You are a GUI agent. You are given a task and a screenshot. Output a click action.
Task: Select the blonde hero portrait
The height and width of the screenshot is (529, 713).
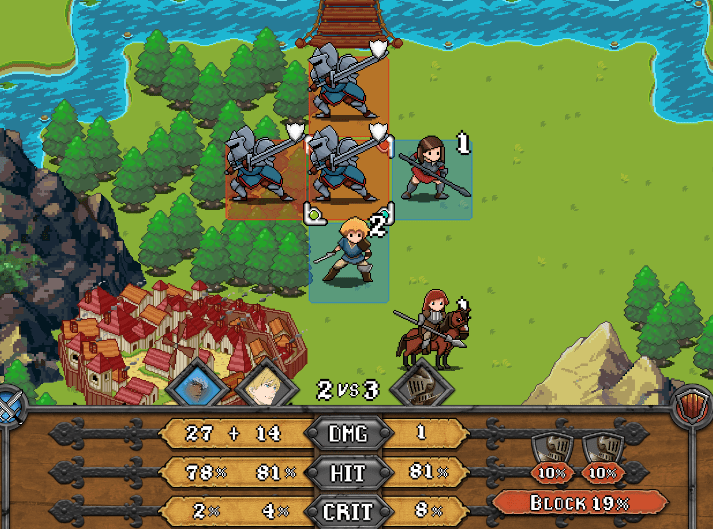264,384
